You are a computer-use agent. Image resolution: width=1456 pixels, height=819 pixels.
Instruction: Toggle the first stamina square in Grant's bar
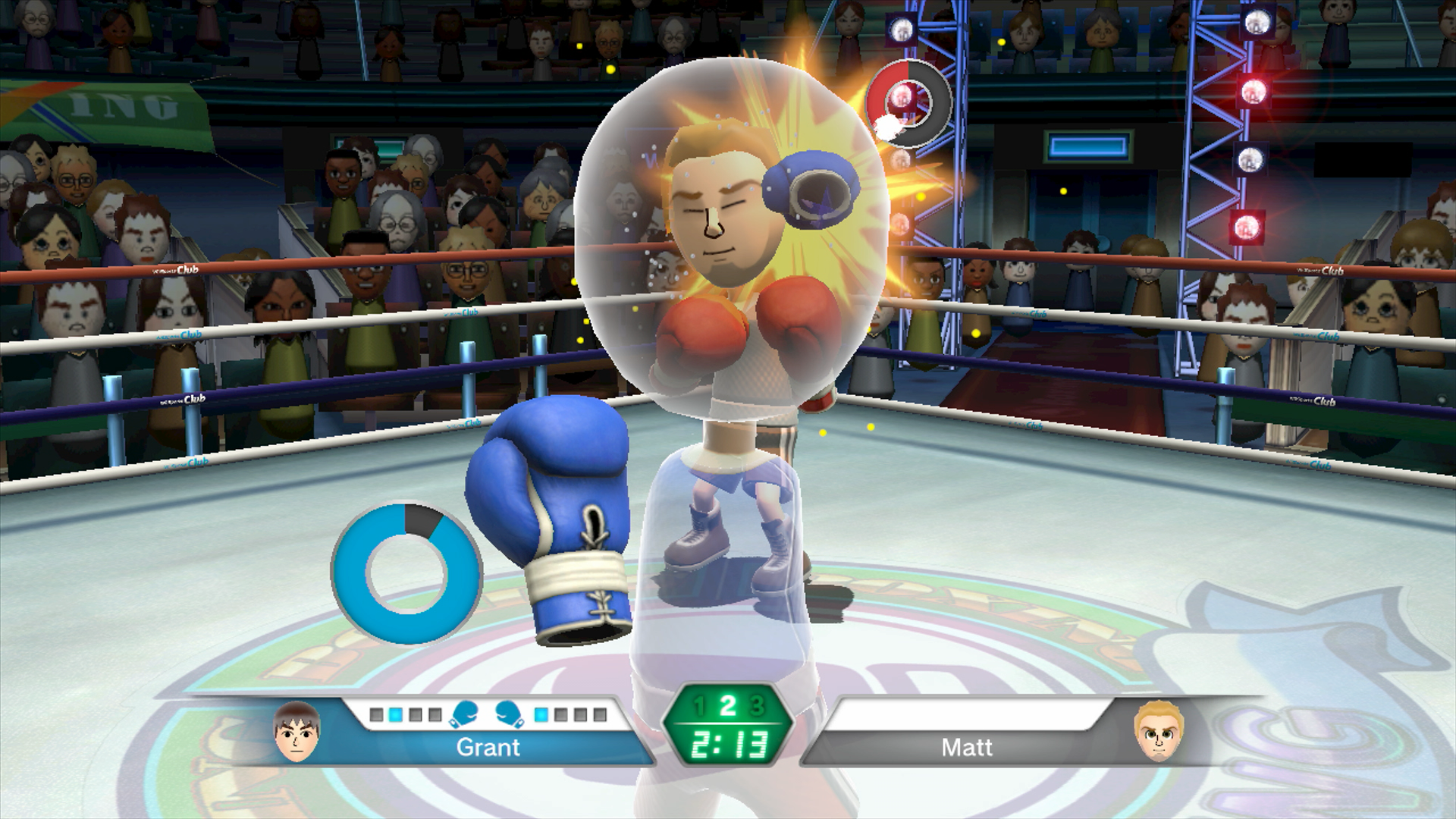tap(376, 713)
